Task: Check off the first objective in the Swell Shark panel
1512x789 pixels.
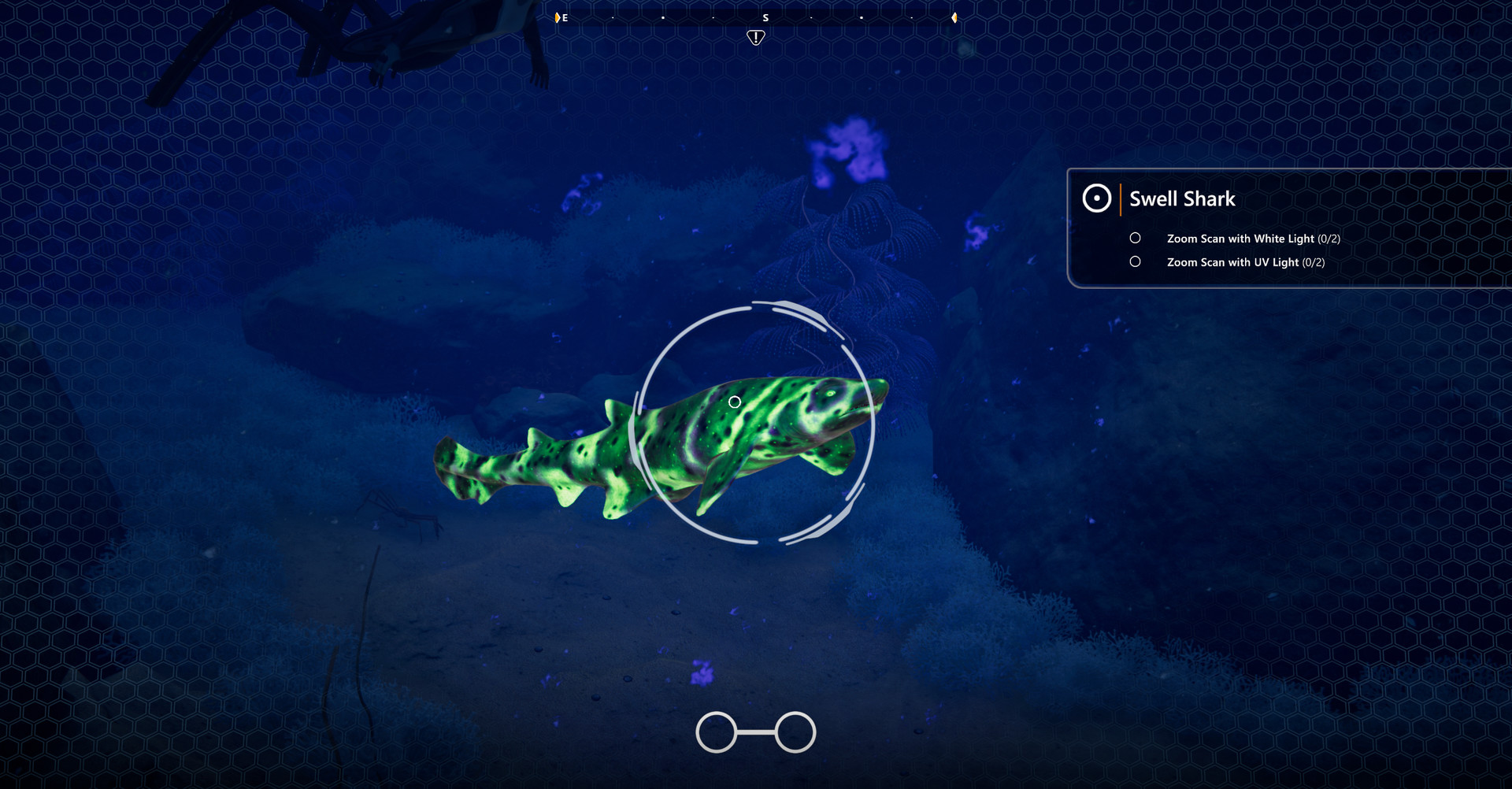Action: 1136,238
